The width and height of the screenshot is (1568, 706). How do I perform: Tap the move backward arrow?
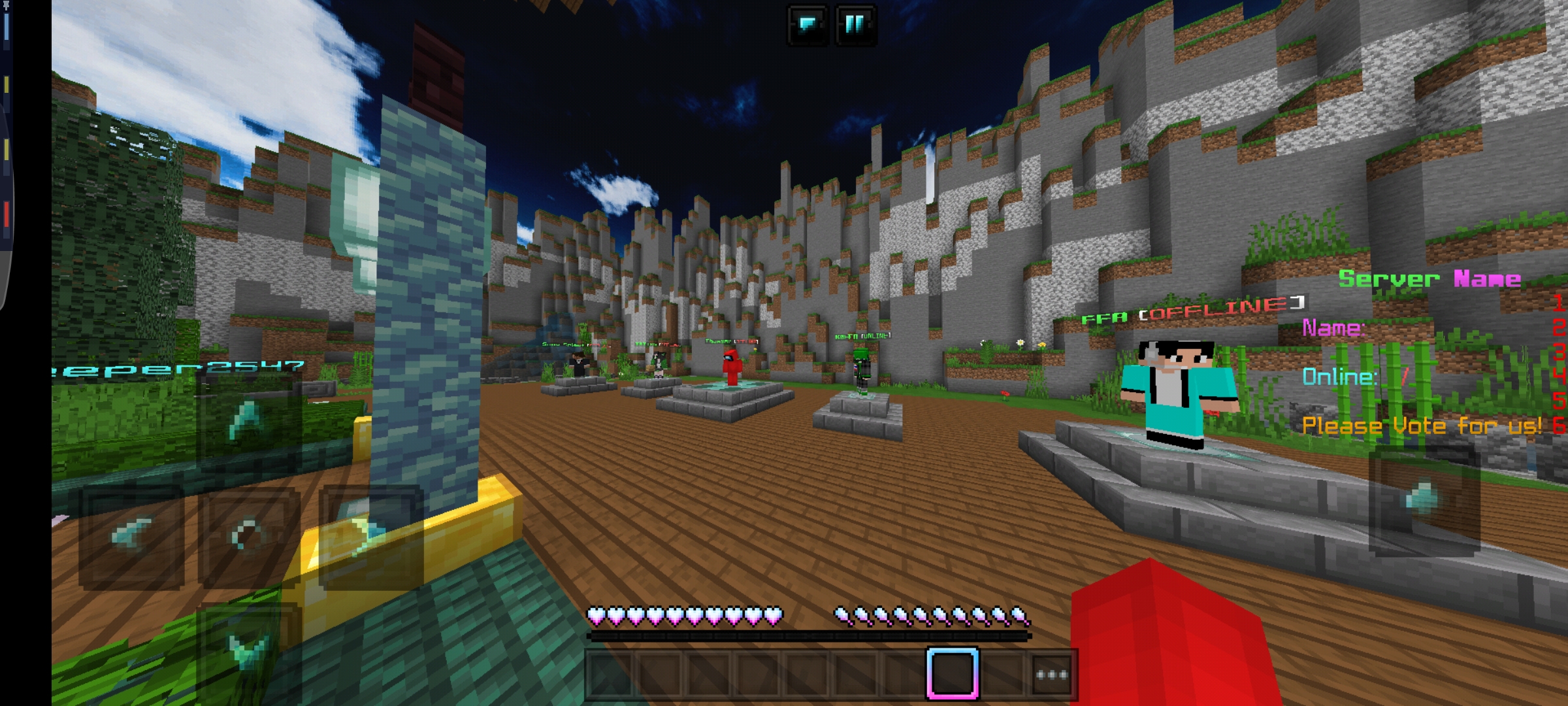click(249, 648)
